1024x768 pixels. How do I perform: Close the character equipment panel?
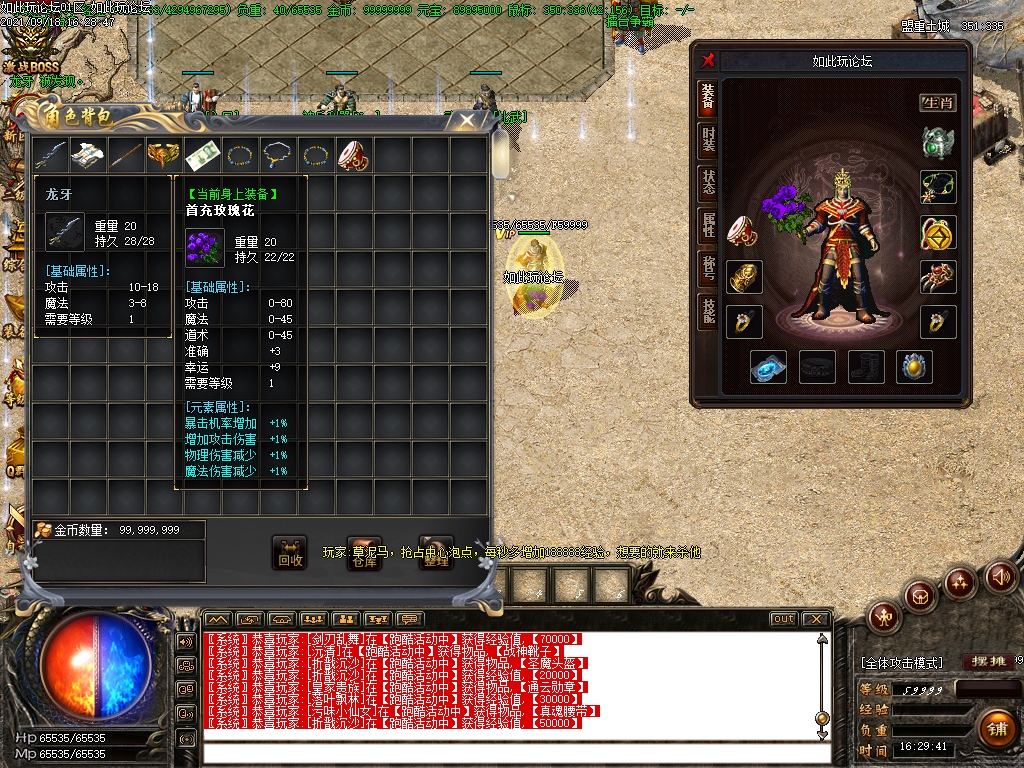tap(708, 60)
